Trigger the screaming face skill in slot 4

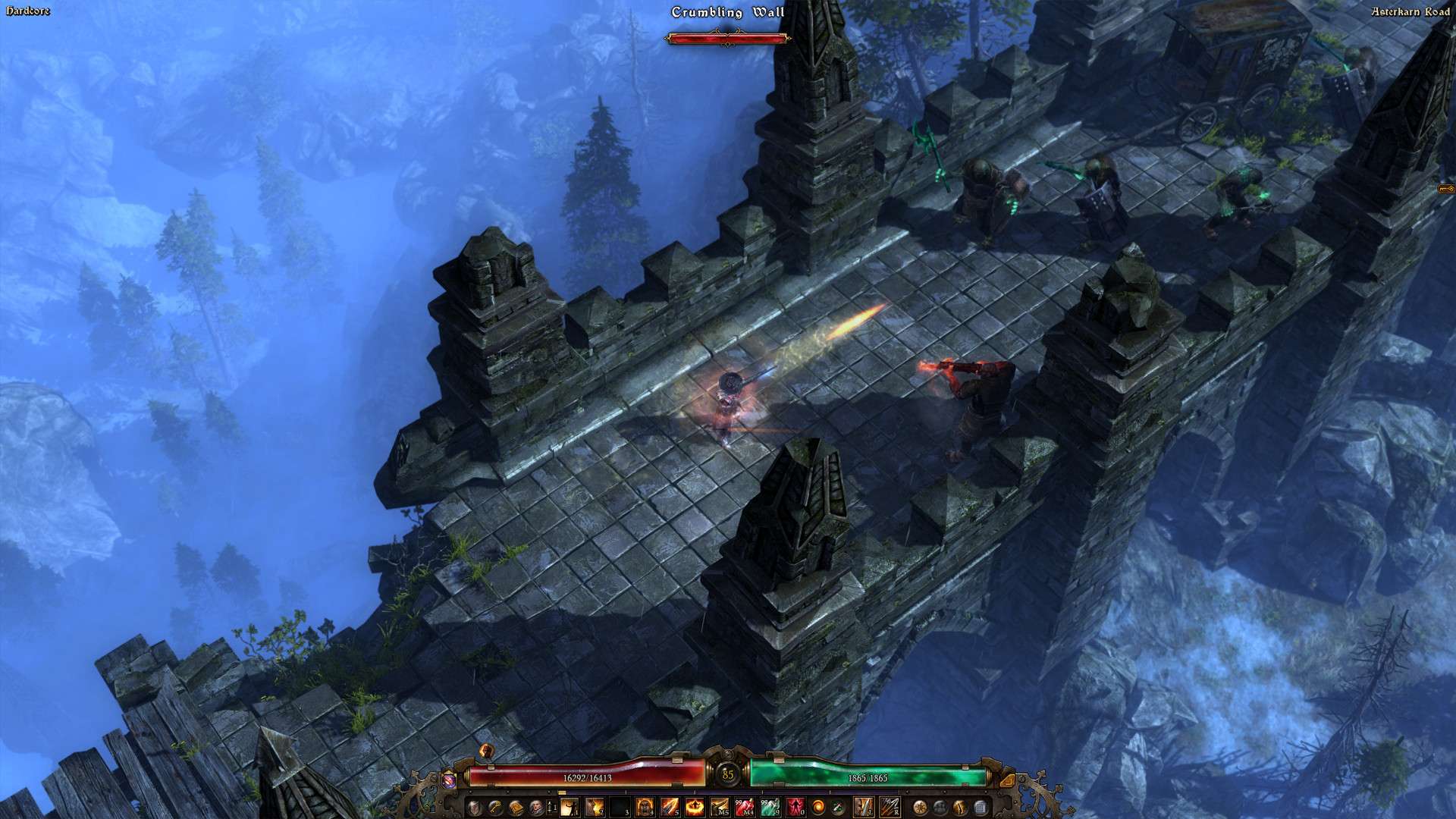[x=645, y=806]
